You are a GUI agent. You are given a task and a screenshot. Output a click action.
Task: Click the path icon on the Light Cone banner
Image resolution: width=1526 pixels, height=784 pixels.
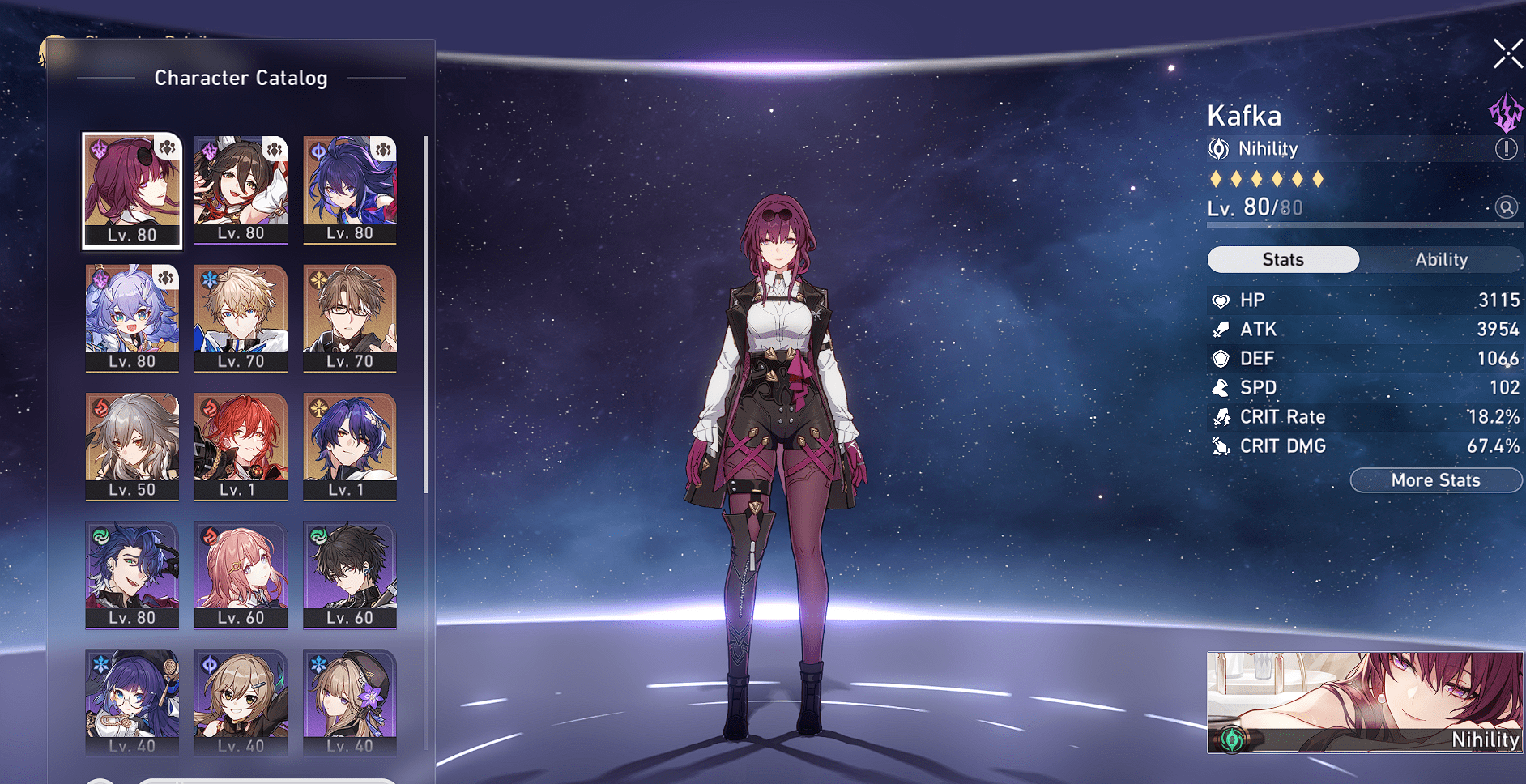click(x=1234, y=739)
